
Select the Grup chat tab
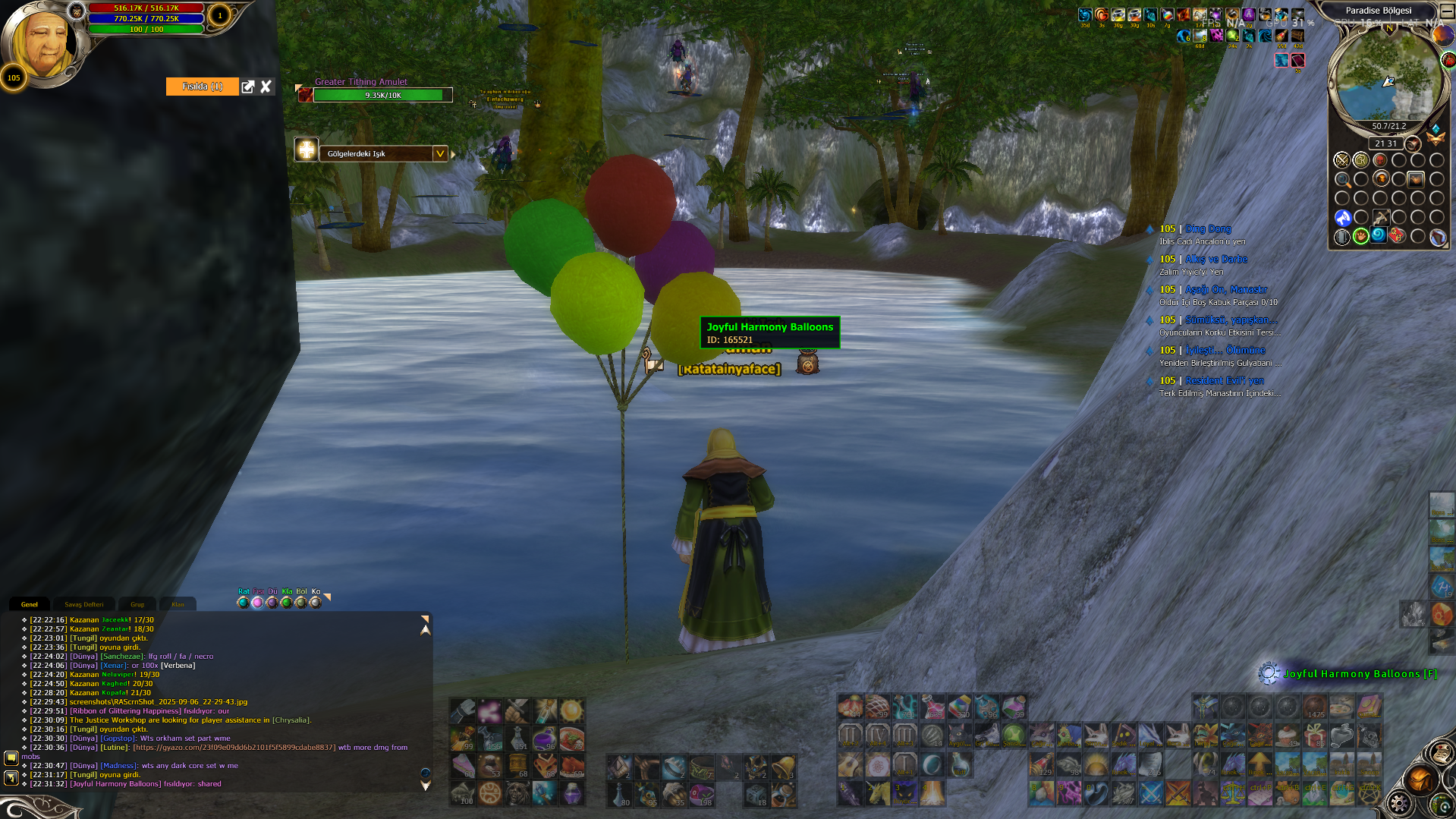coord(137,604)
